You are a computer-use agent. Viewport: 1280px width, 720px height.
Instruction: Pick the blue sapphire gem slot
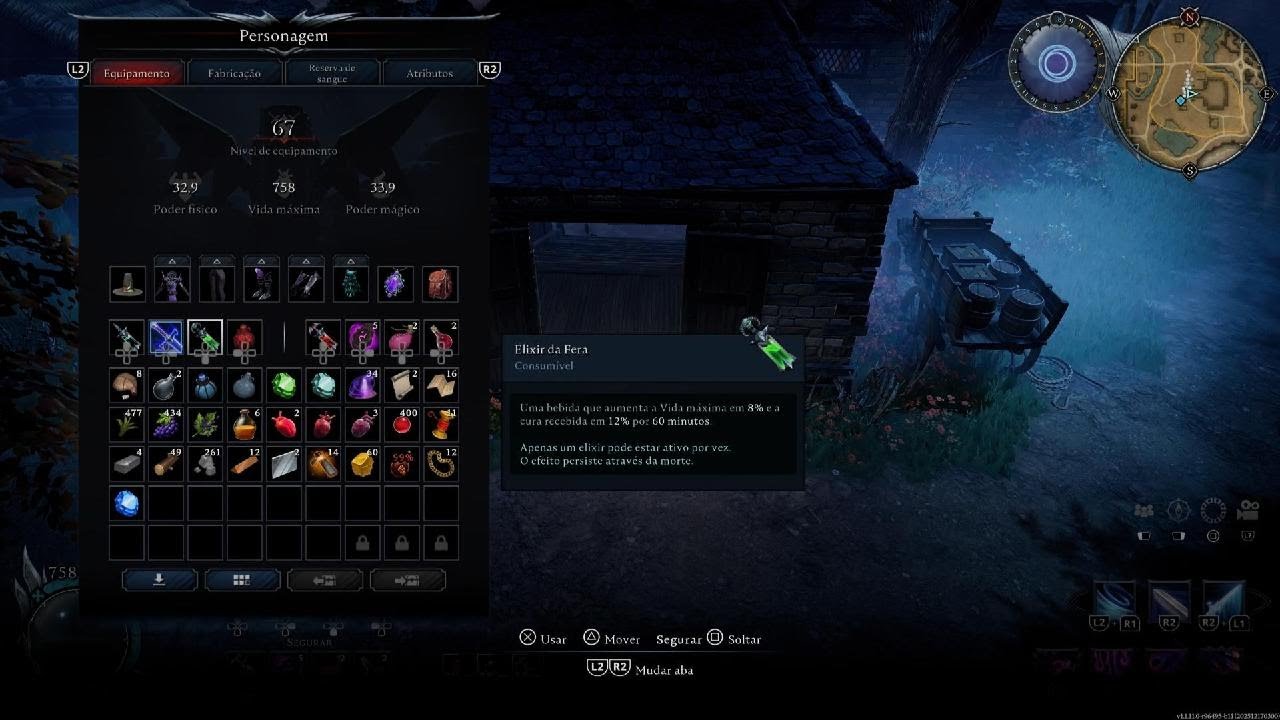point(127,503)
